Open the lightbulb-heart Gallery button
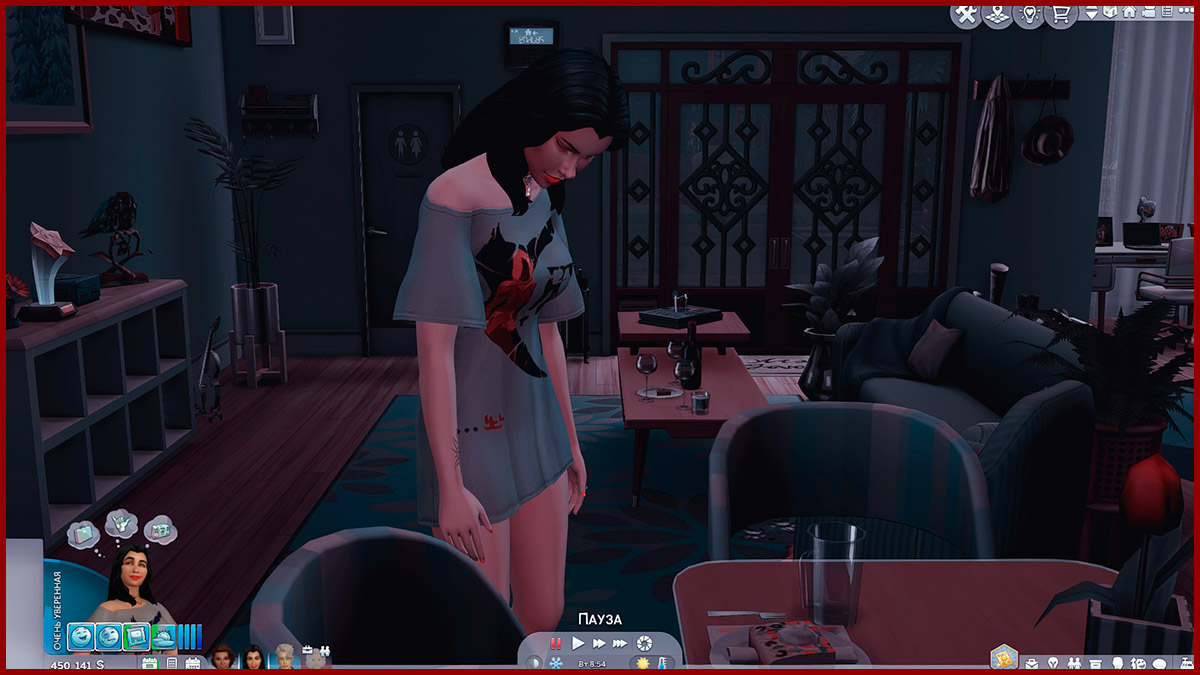Screen dimensions: 1200x675 (x=1027, y=15)
